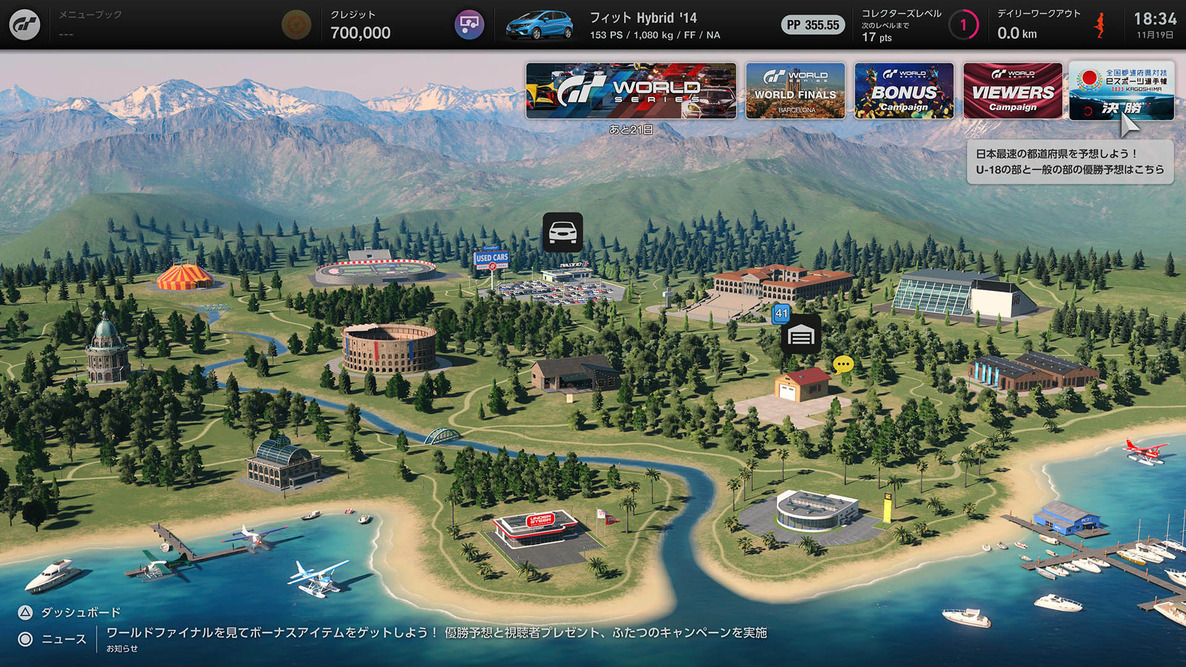Open the Viewers Campaign banner
Screen dimensions: 1186x667
(x=1012, y=91)
